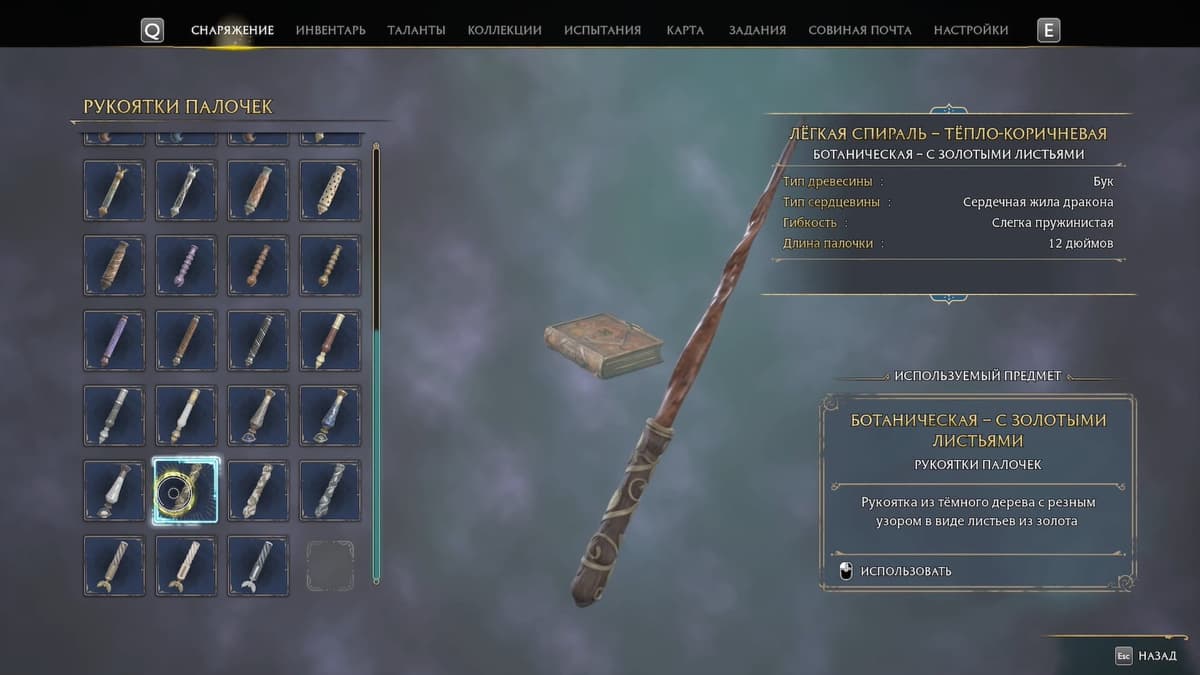Choose the perforated cream wand handle
Viewport: 1200px width, 675px height.
[330, 190]
